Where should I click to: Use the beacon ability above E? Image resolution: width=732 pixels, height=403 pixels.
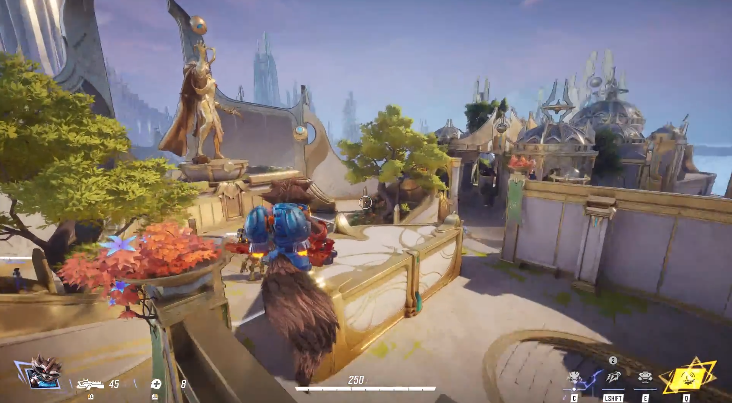point(645,378)
